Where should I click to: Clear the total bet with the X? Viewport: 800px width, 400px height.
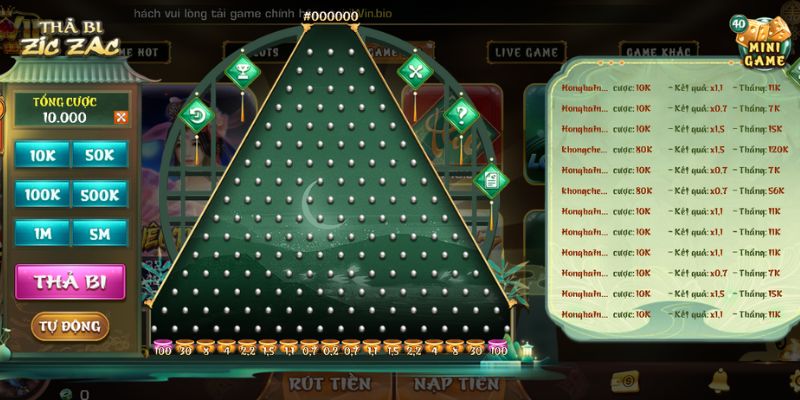122,118
